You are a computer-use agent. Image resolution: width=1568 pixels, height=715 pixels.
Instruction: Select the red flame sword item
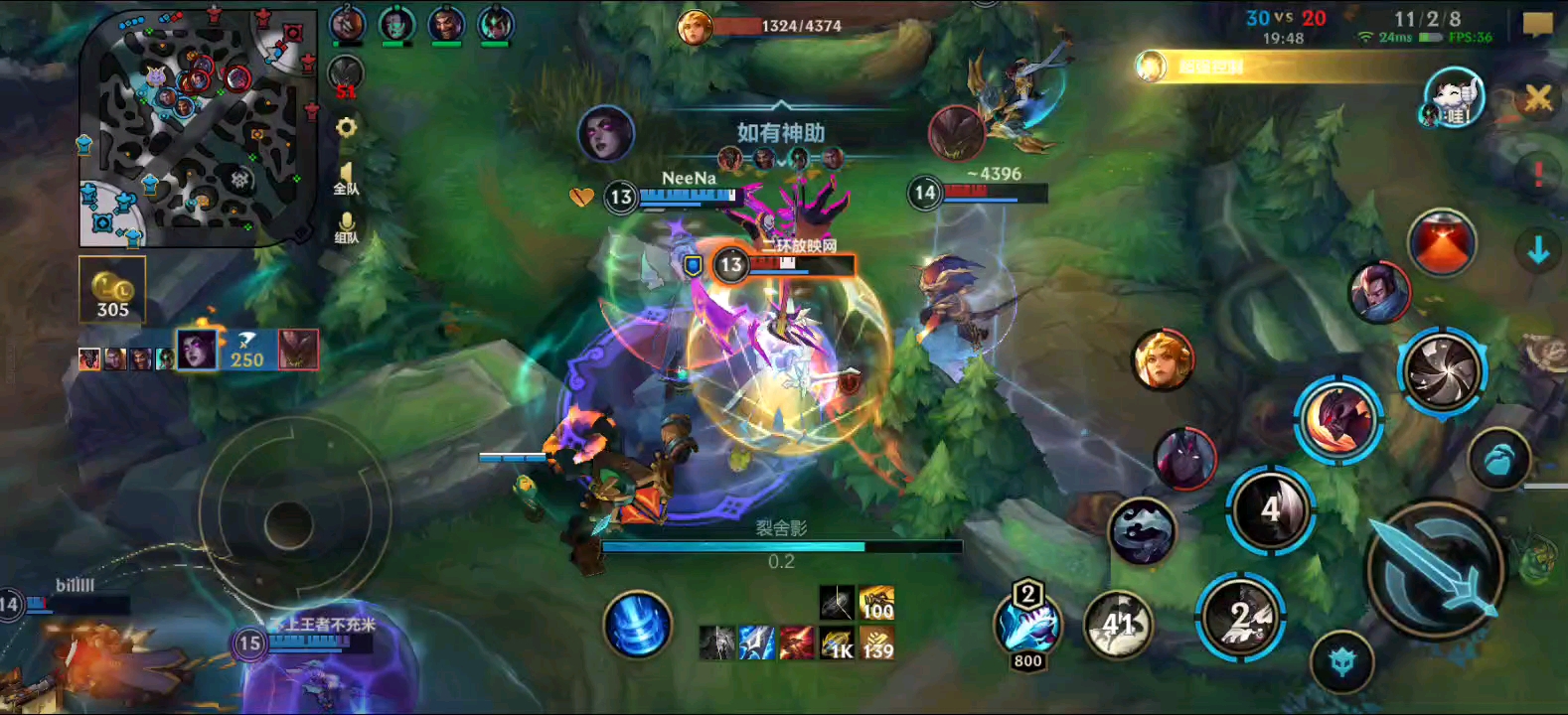(x=796, y=643)
